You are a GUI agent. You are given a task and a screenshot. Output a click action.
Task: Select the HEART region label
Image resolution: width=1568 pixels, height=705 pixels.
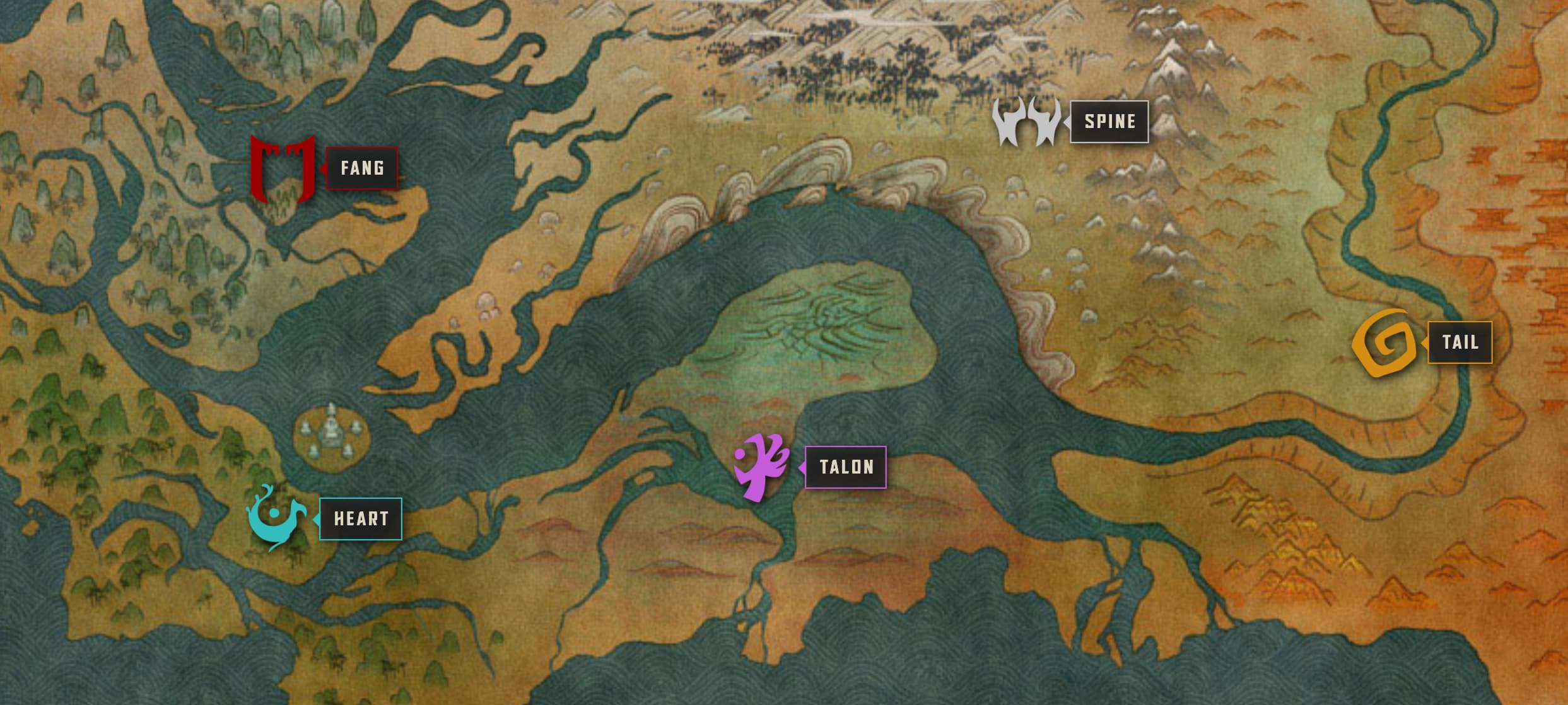(361, 519)
